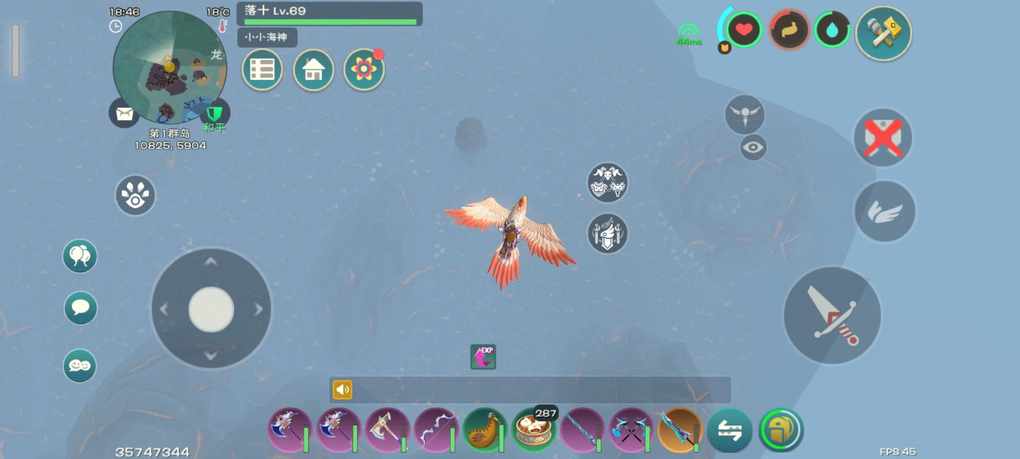This screenshot has width=1020, height=459.
Task: Open the speech bubble chat
Action: click(x=81, y=307)
